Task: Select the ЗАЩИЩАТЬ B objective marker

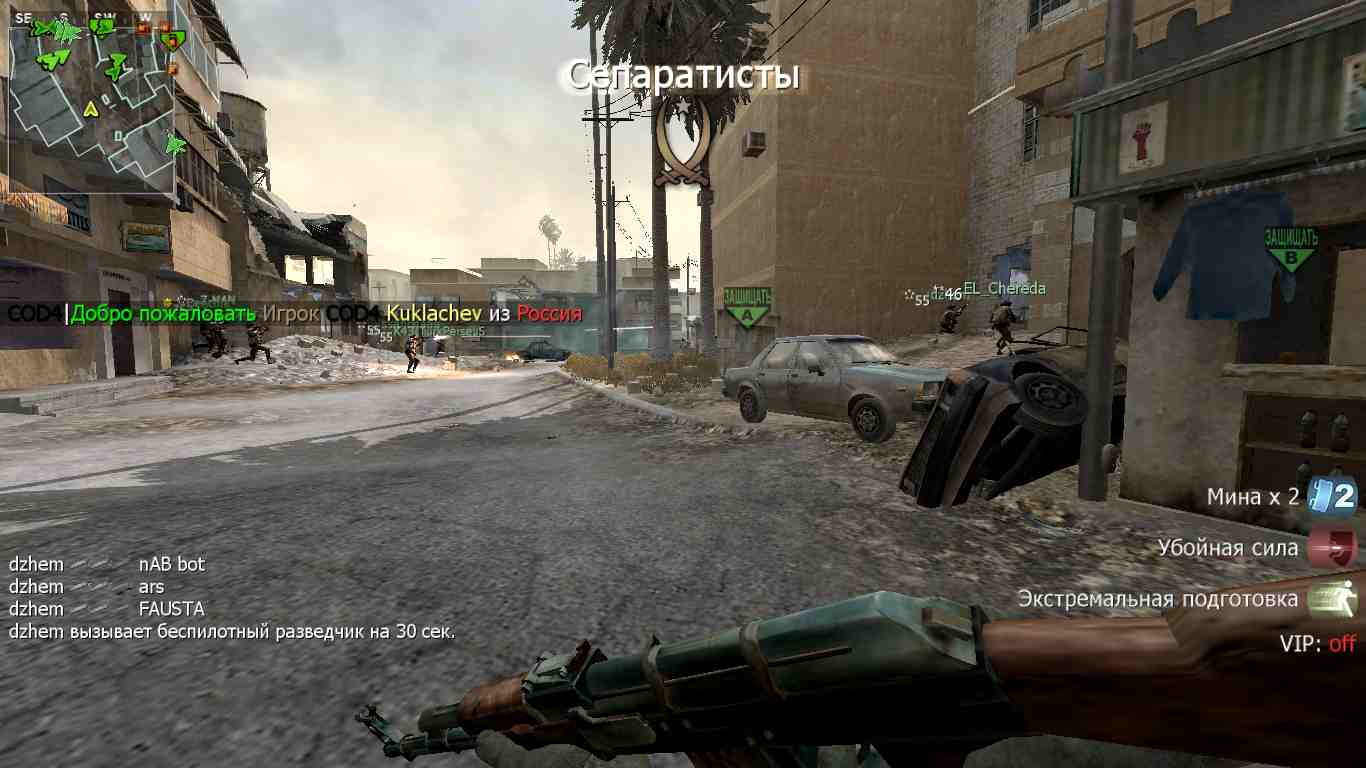Action: [x=1290, y=248]
